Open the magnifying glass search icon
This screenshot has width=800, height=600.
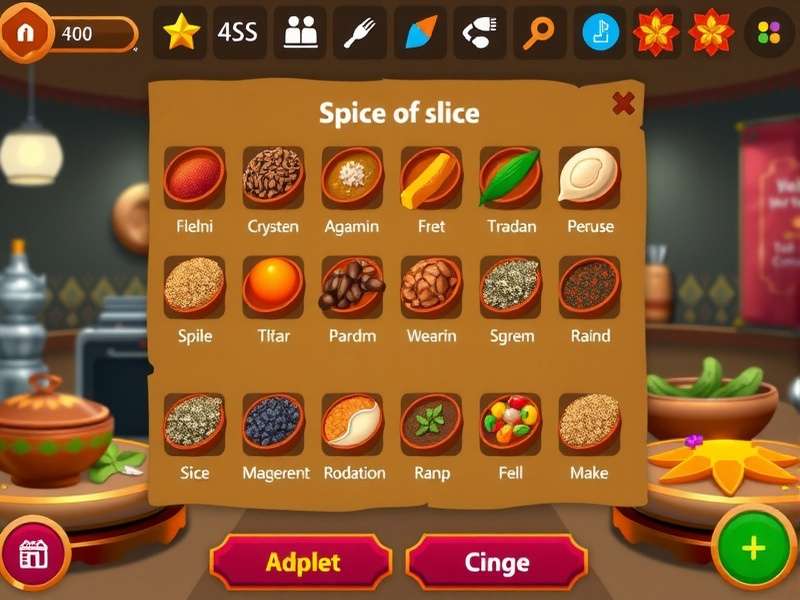coord(540,32)
